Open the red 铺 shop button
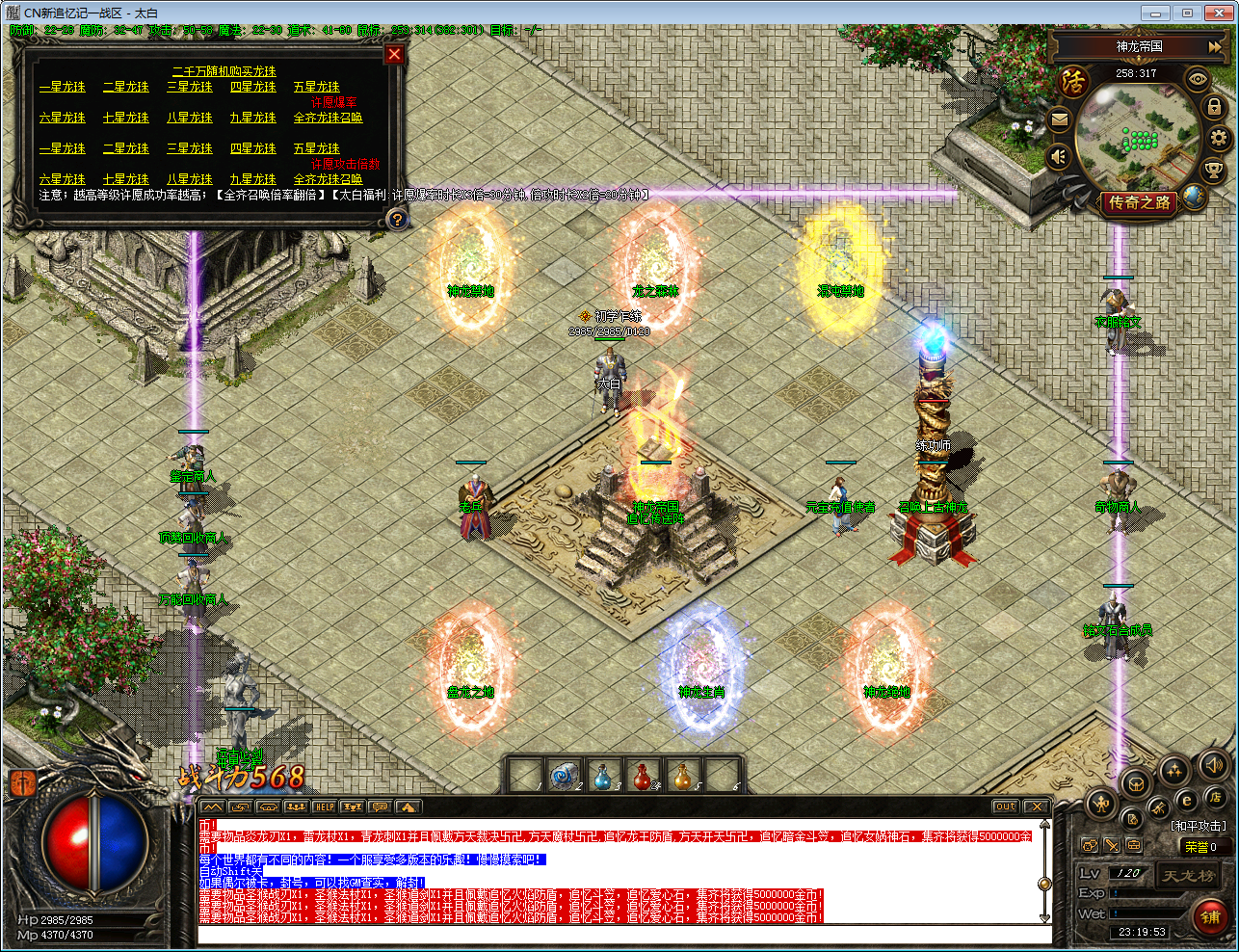 click(1210, 916)
